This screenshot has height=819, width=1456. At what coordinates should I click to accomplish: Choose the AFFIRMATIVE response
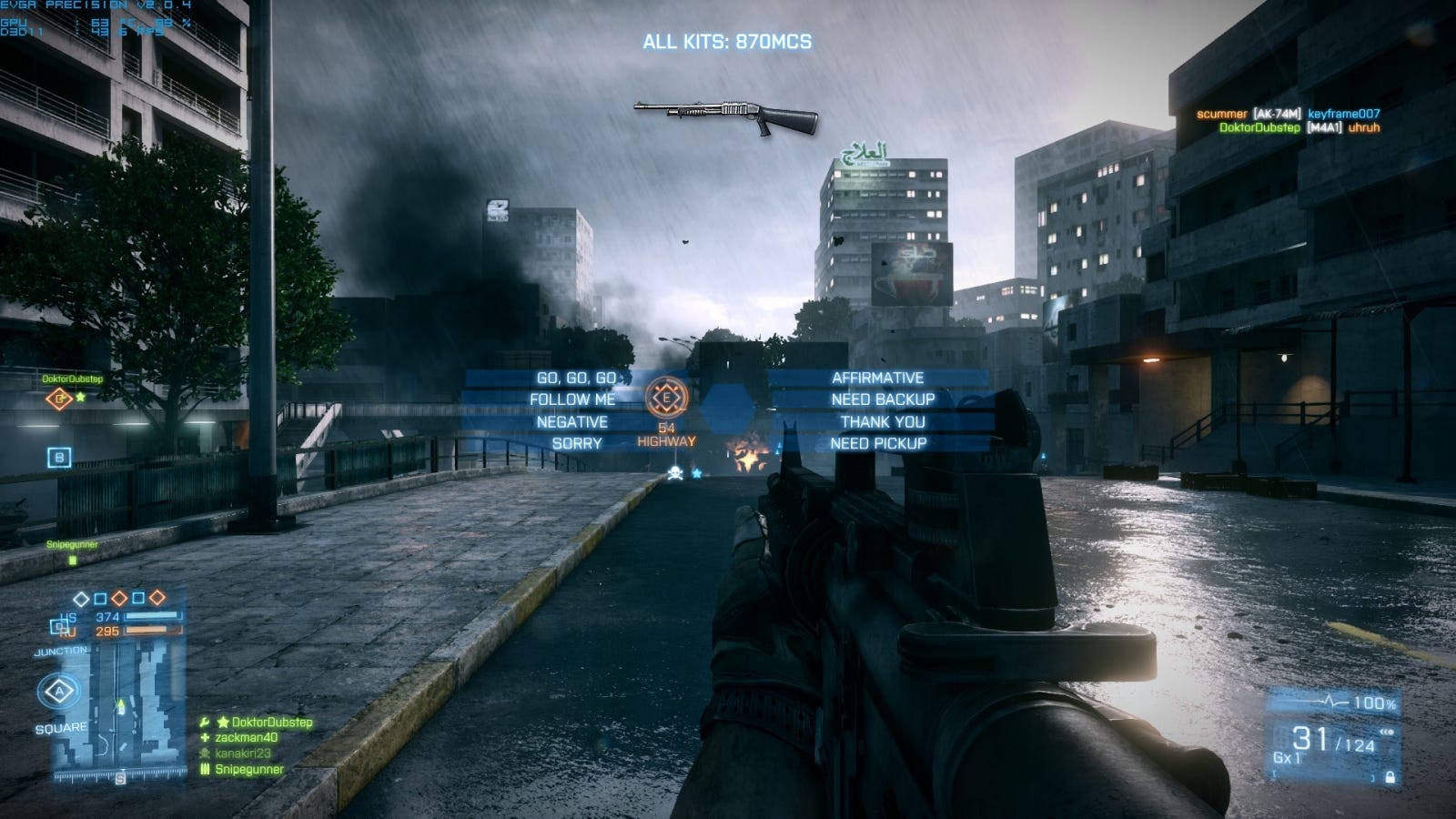[x=877, y=378]
